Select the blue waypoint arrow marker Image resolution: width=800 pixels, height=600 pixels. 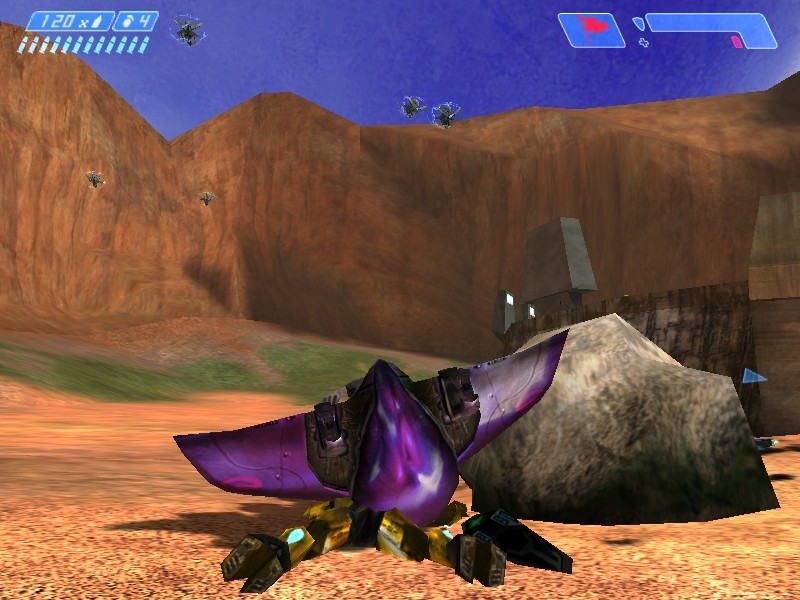tap(753, 377)
